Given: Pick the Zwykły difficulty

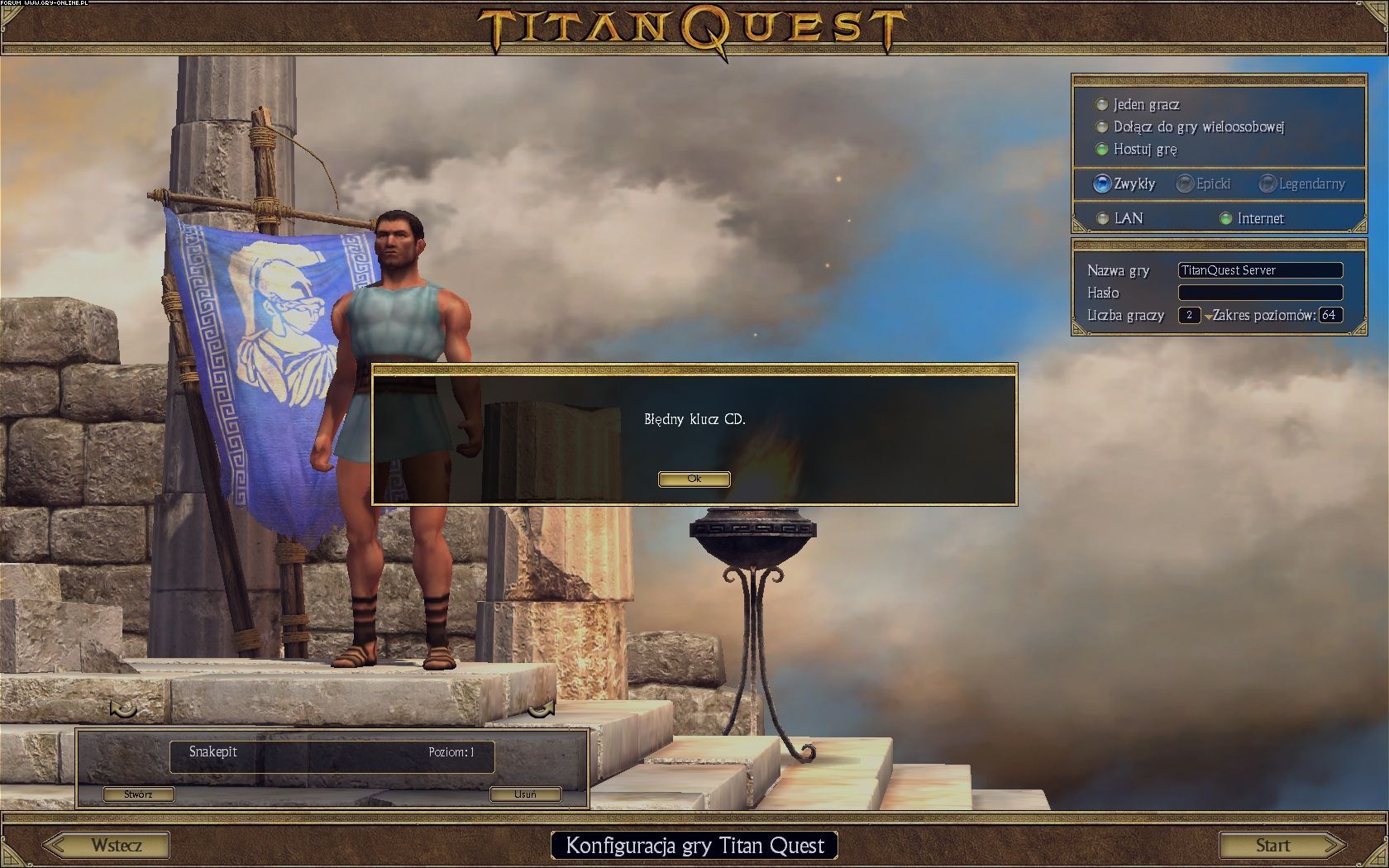Looking at the screenshot, I should pos(1102,184).
